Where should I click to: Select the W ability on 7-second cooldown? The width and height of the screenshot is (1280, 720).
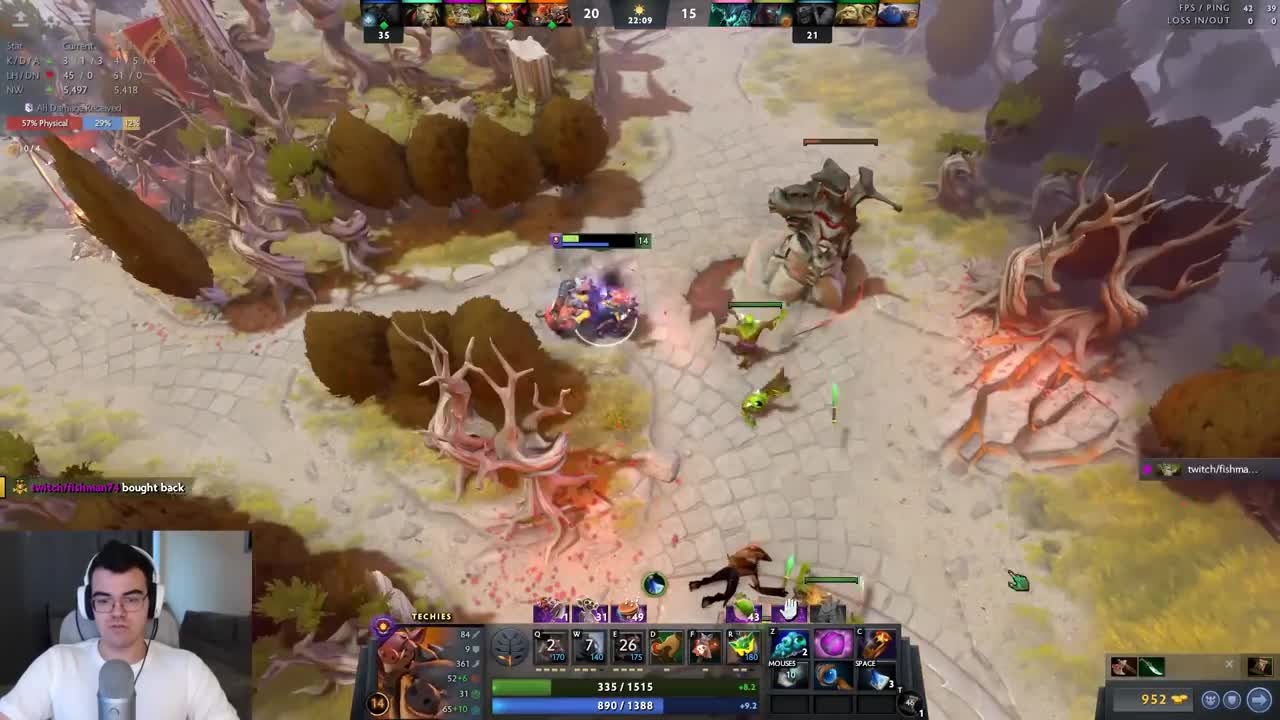[589, 647]
